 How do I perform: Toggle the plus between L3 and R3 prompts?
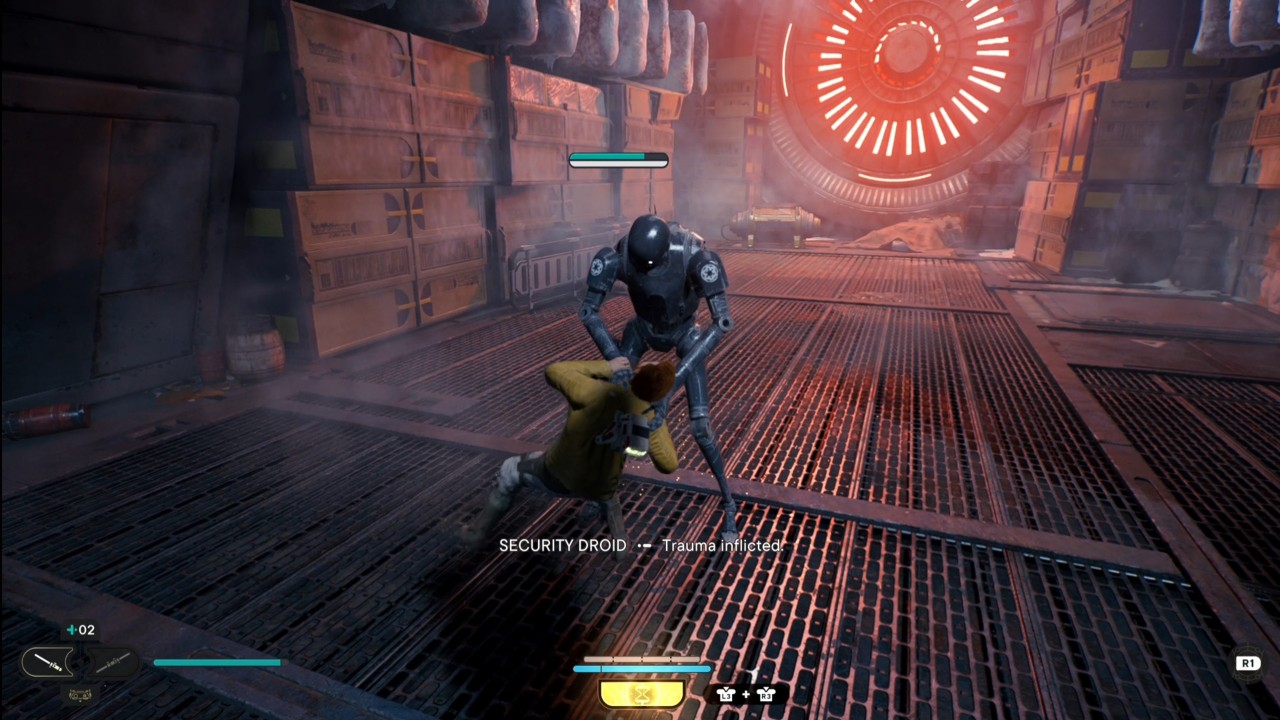(745, 694)
